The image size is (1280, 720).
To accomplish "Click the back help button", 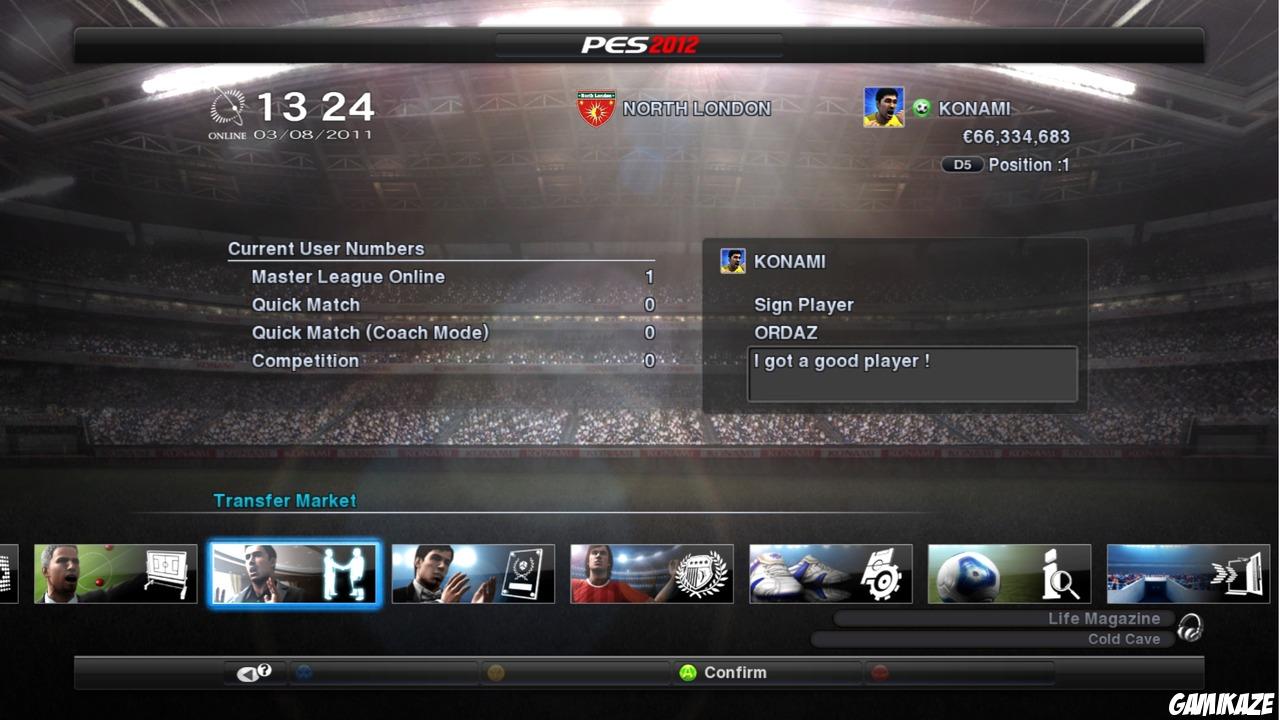I will click(254, 672).
